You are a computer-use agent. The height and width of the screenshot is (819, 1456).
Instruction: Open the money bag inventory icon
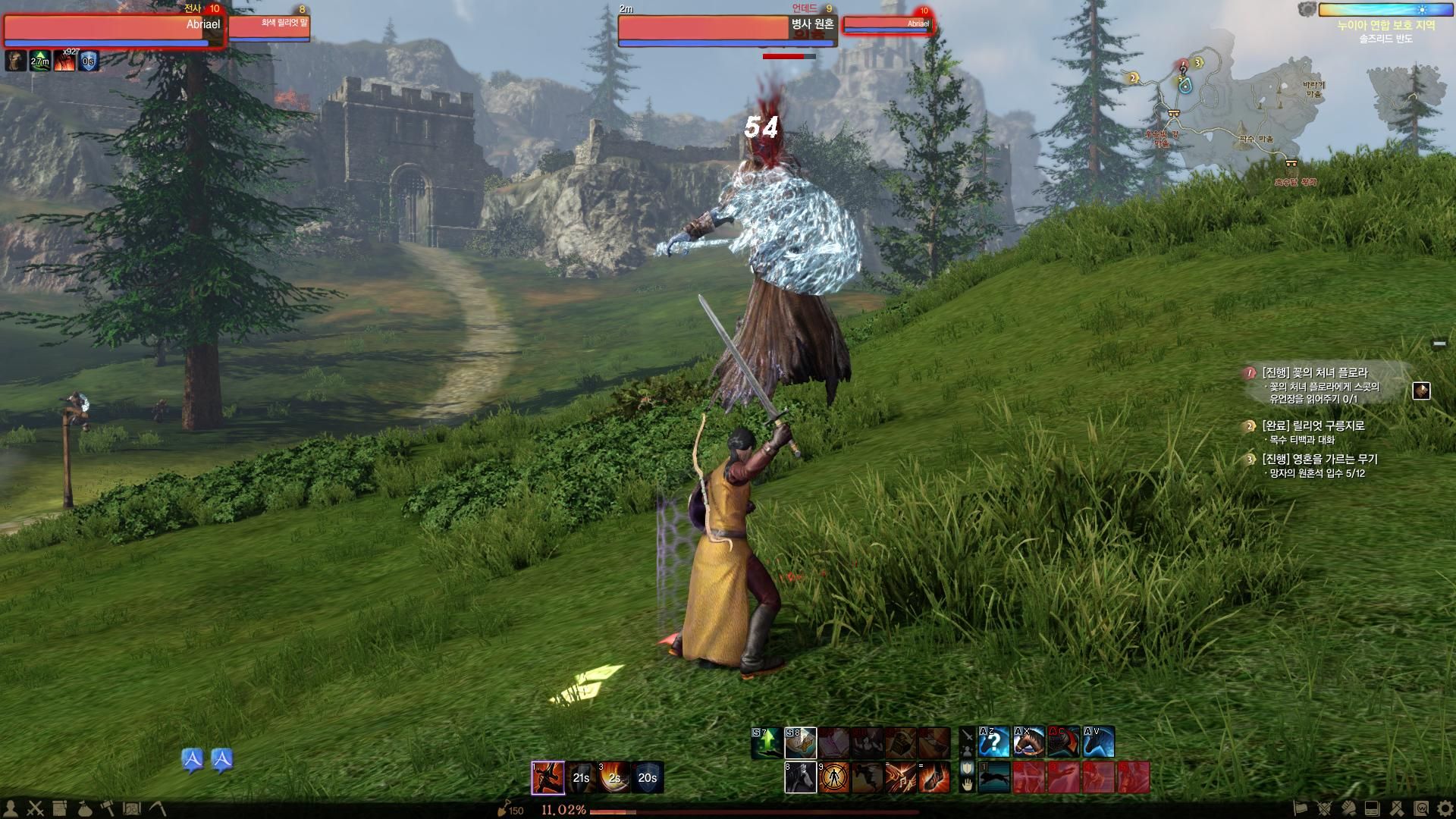coord(84,808)
